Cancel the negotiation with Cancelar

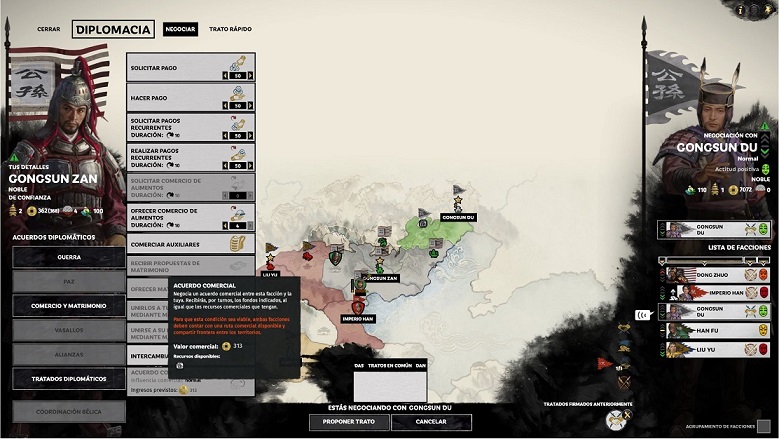[x=431, y=422]
